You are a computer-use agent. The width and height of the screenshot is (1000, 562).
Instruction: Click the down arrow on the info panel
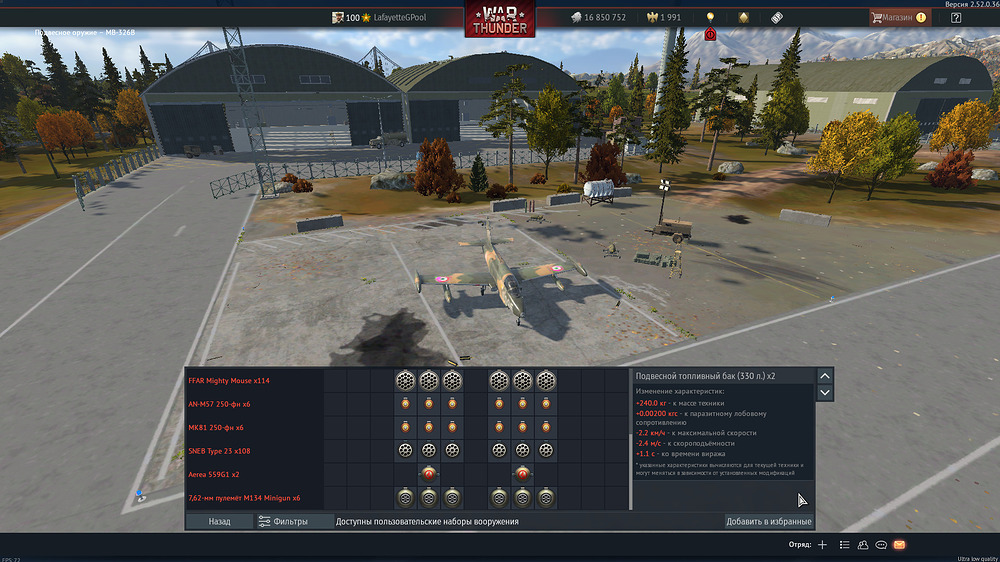pos(825,393)
